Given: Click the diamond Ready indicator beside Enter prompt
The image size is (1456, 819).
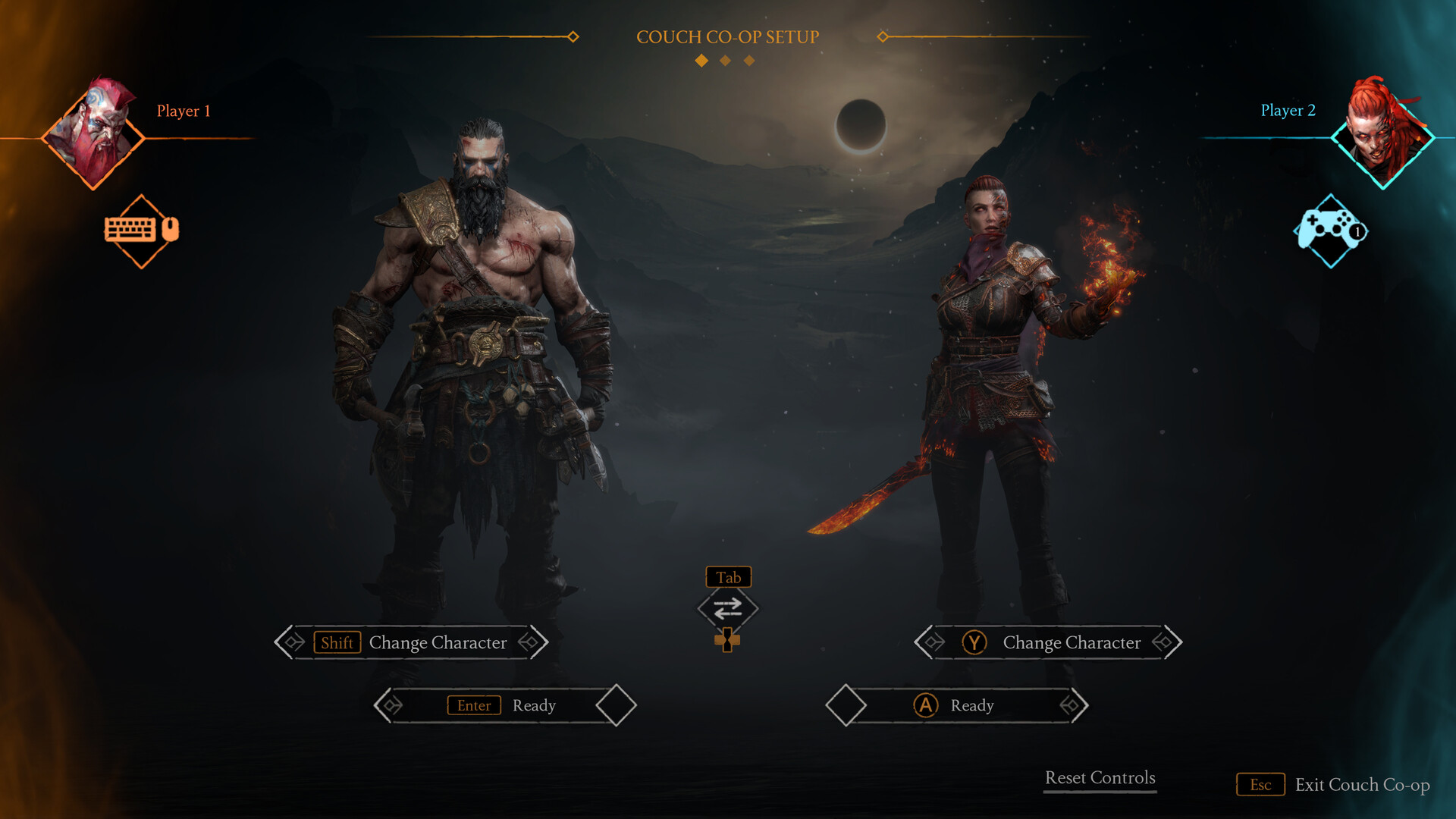Looking at the screenshot, I should (x=615, y=705).
